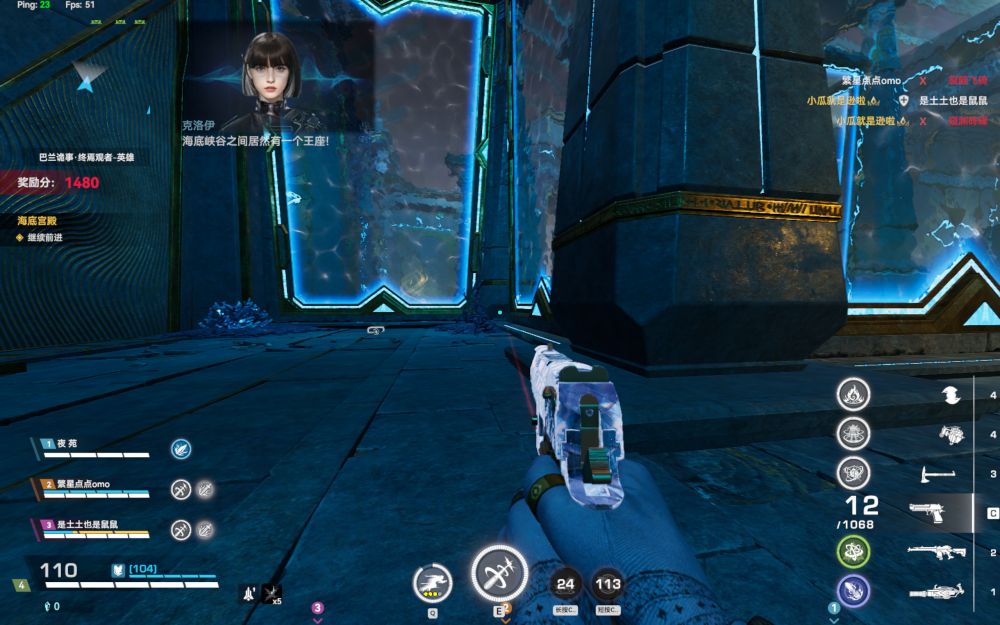Screen dimensions: 1000x625
Task: Switch to the heavy launcher weapon slot
Action: coord(937,592)
